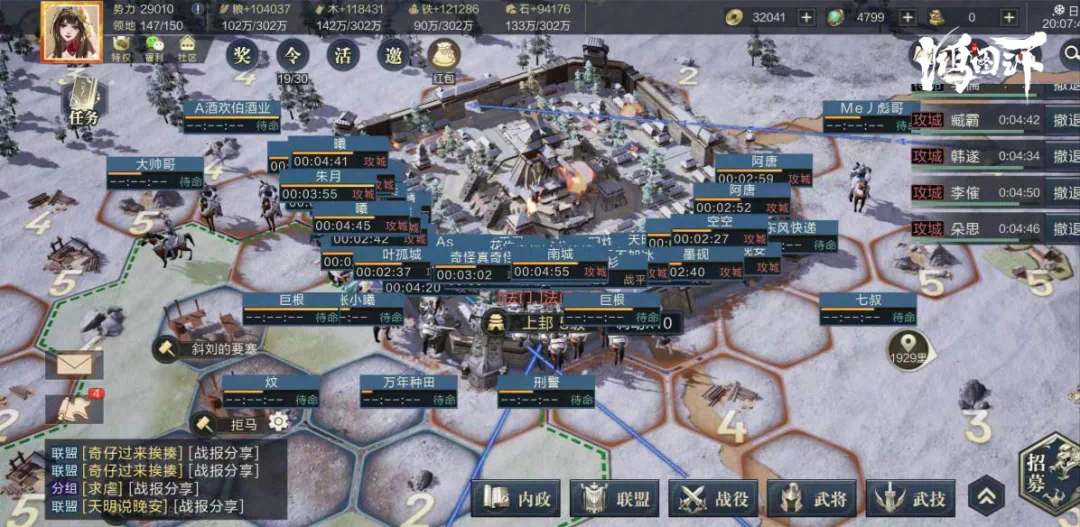
Task: Open the 武技 martial skills menu
Action: pyautogui.click(x=910, y=497)
